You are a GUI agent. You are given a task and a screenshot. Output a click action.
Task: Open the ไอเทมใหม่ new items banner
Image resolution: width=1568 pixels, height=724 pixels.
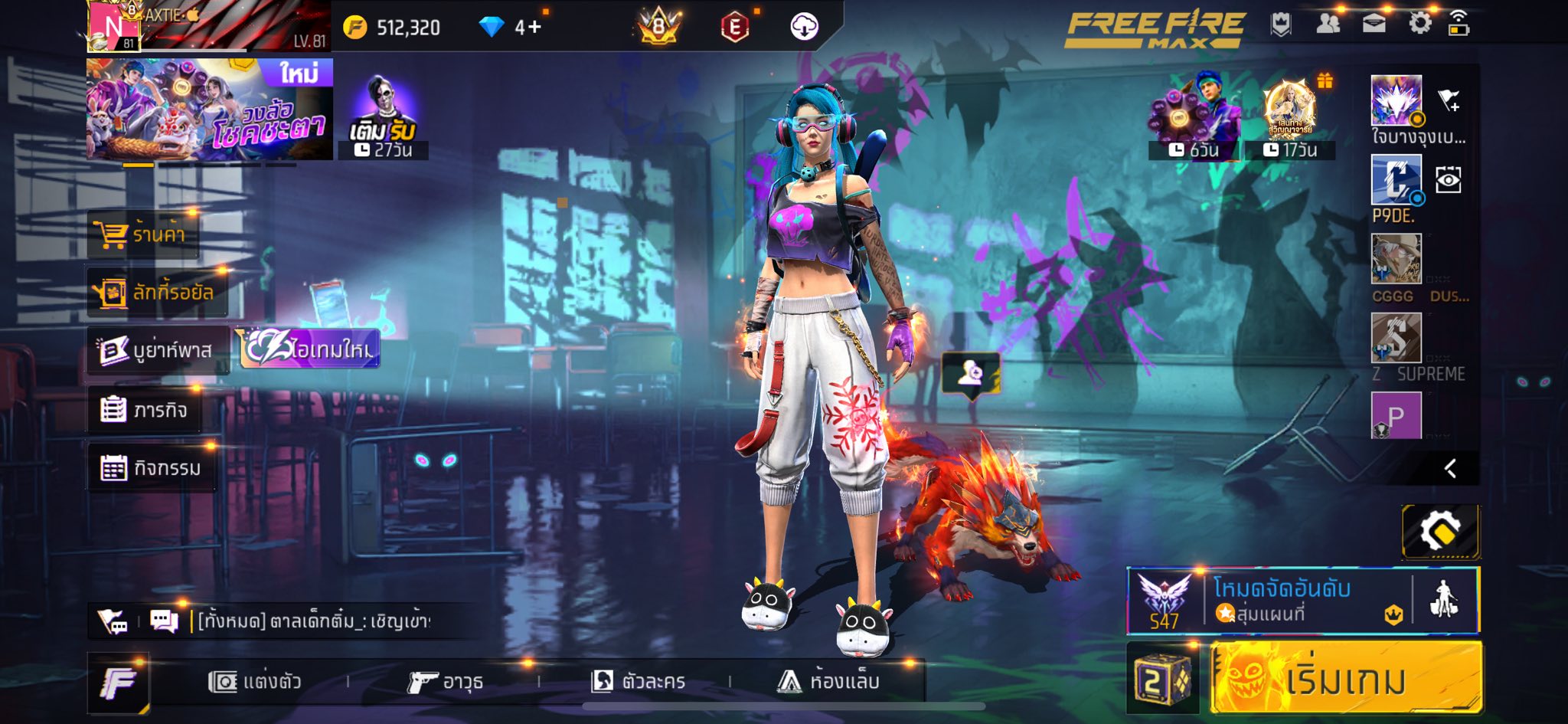[x=311, y=349]
